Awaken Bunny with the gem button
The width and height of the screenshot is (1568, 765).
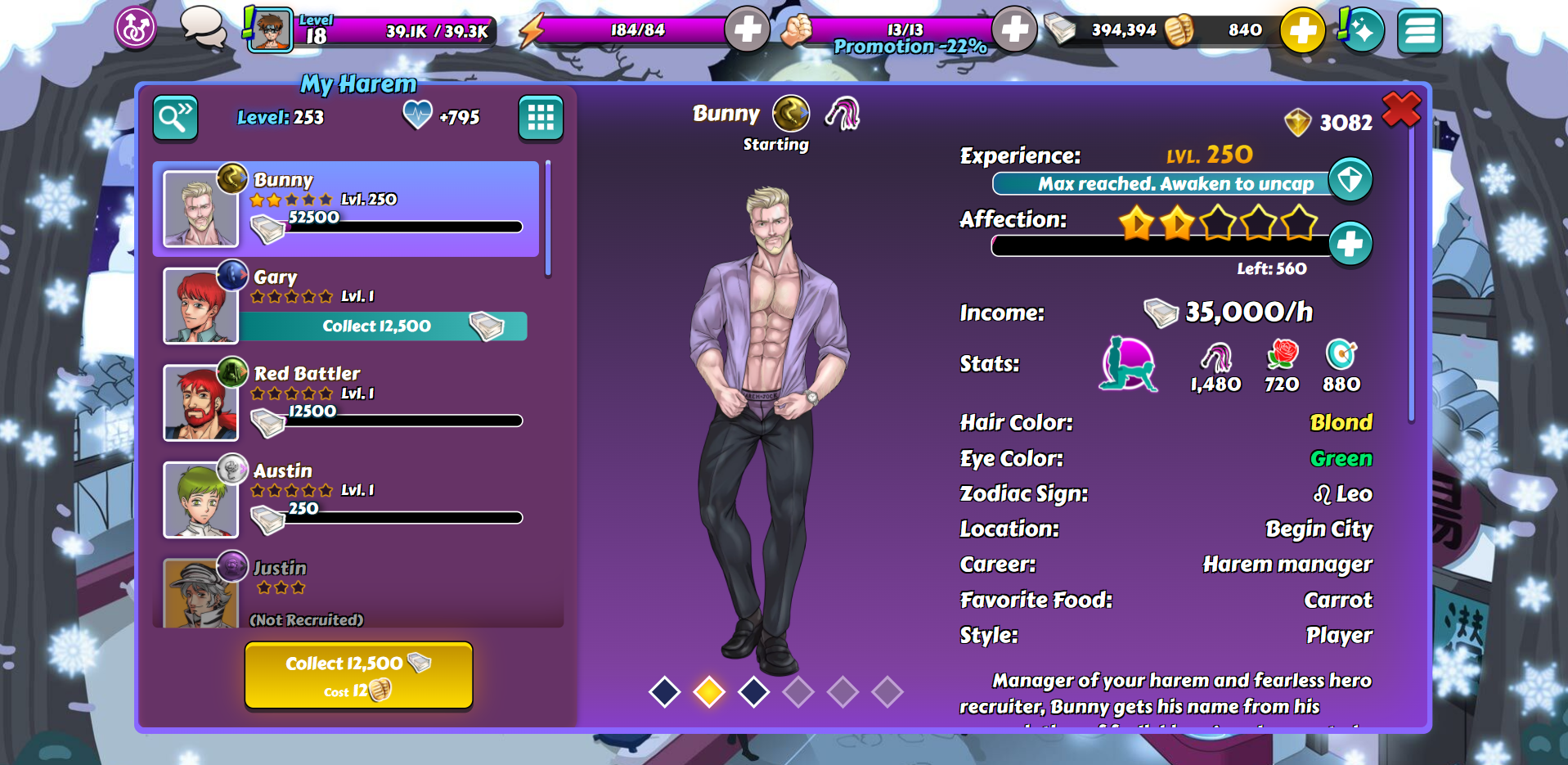click(x=1350, y=179)
